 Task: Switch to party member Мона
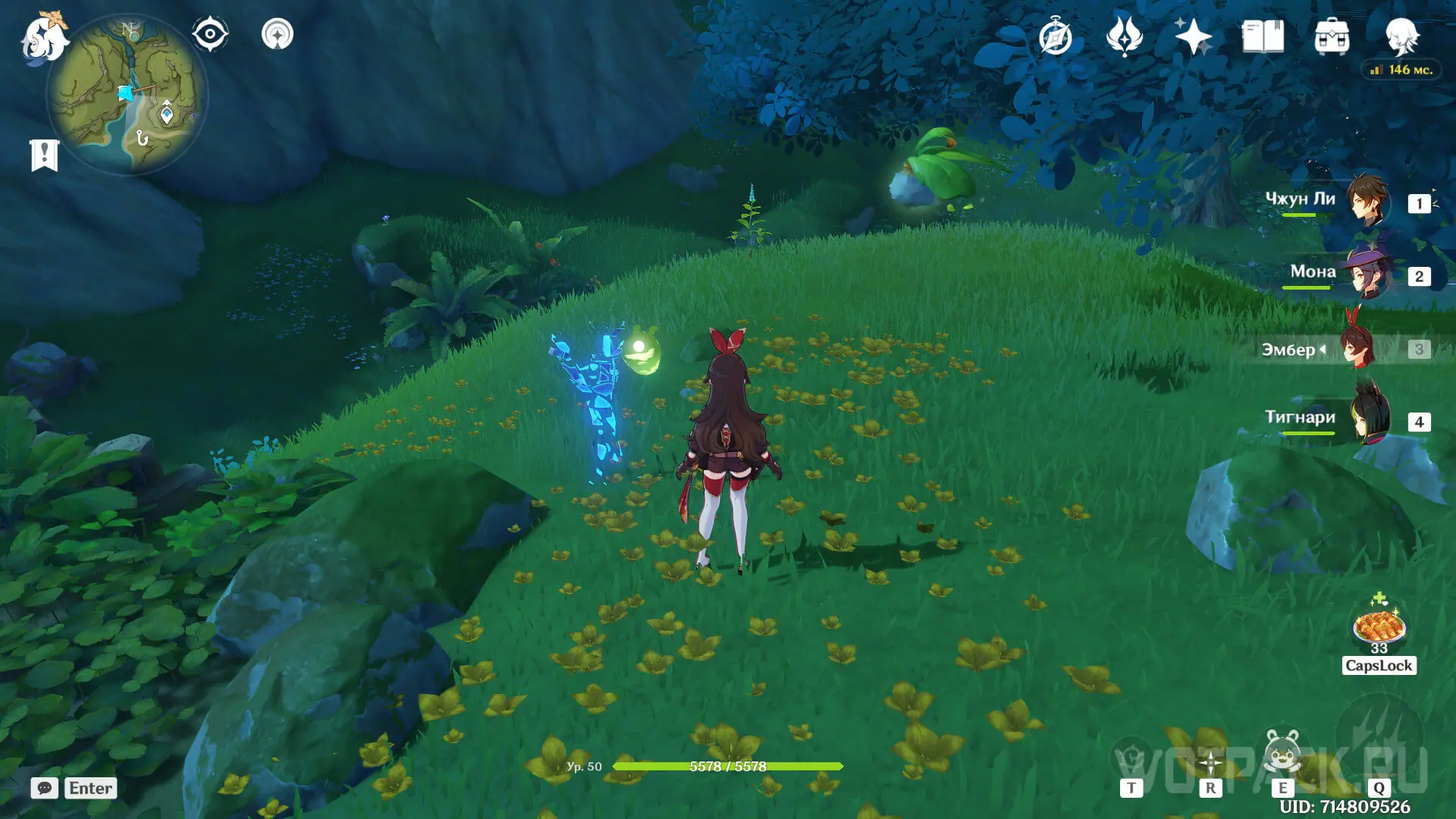[1367, 274]
